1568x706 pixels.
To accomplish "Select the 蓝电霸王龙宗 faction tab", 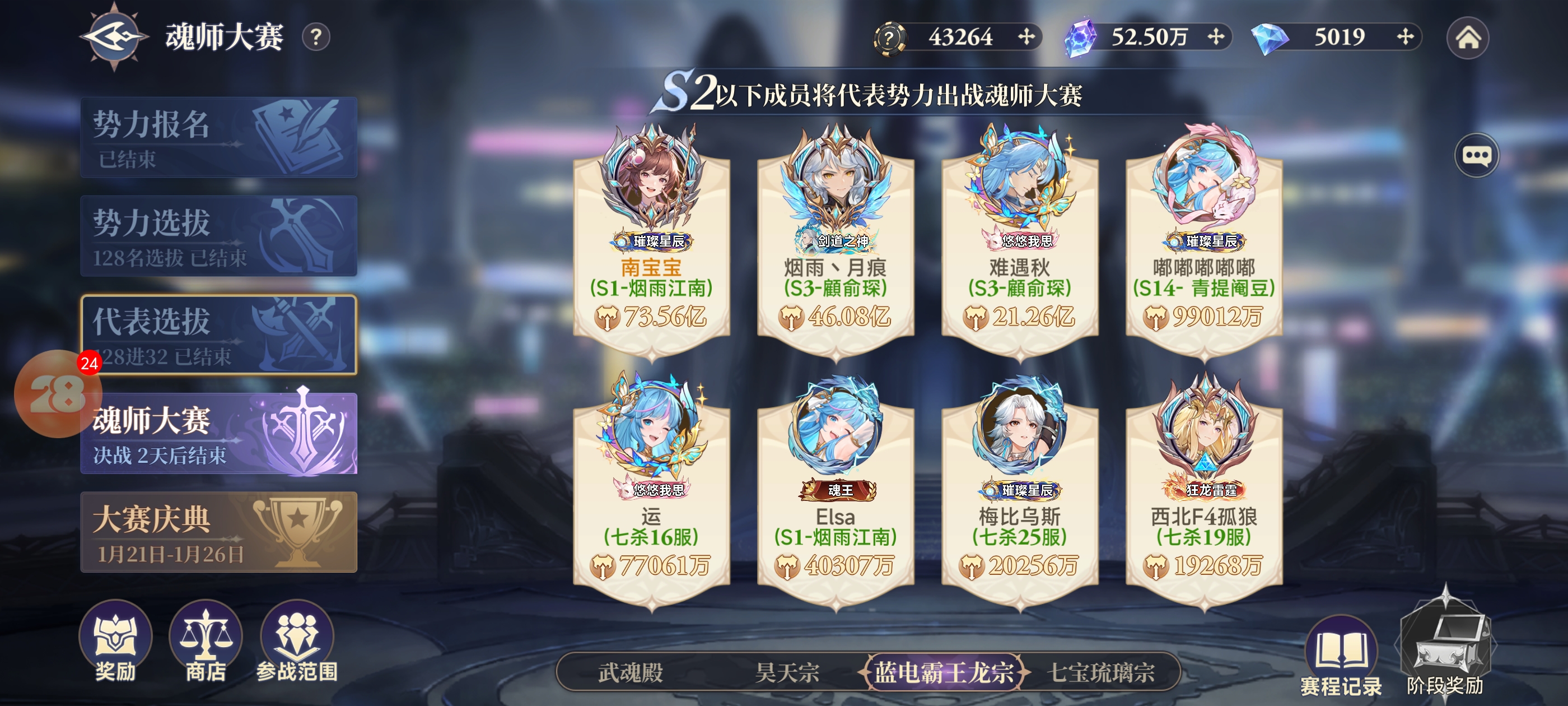I will (x=944, y=672).
